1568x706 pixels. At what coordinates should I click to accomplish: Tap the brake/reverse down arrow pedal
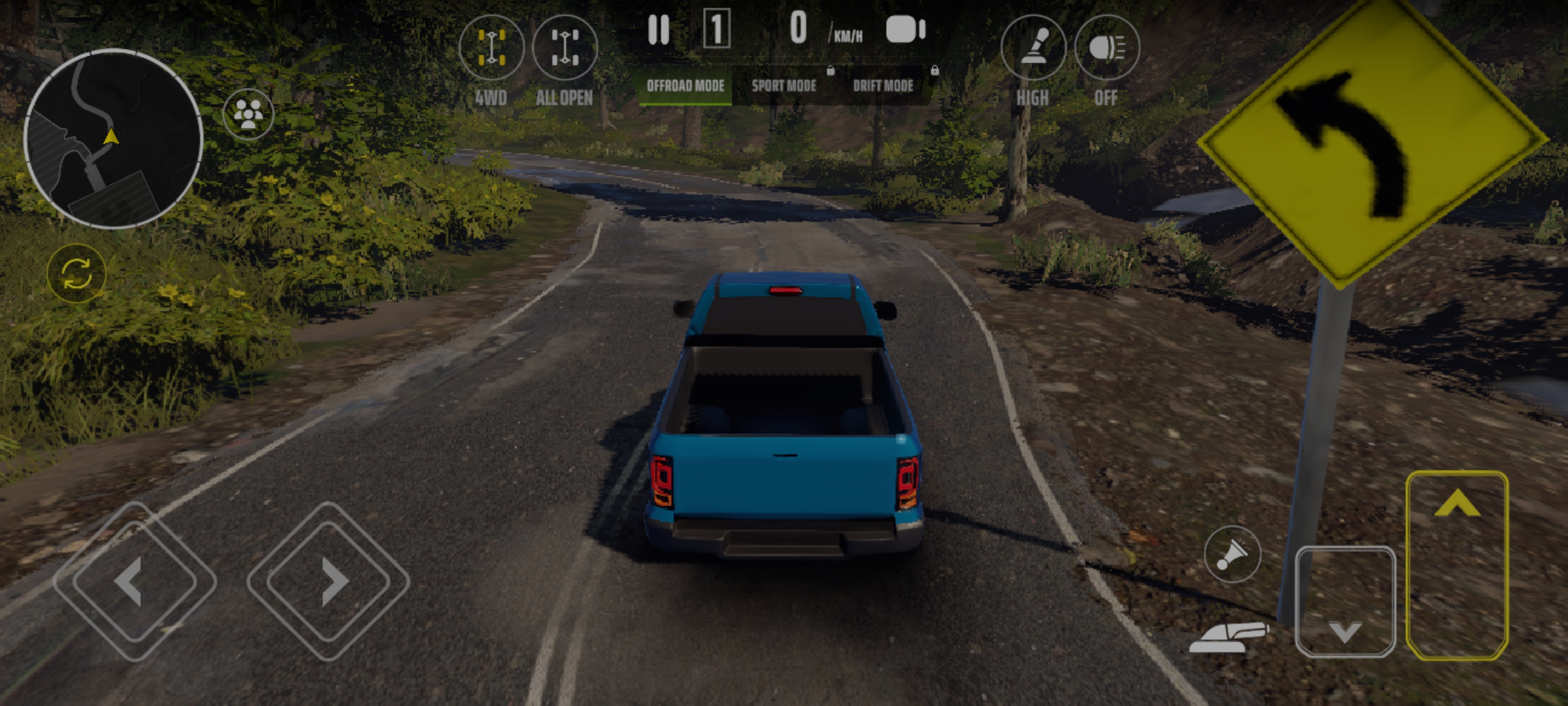pyautogui.click(x=1345, y=602)
